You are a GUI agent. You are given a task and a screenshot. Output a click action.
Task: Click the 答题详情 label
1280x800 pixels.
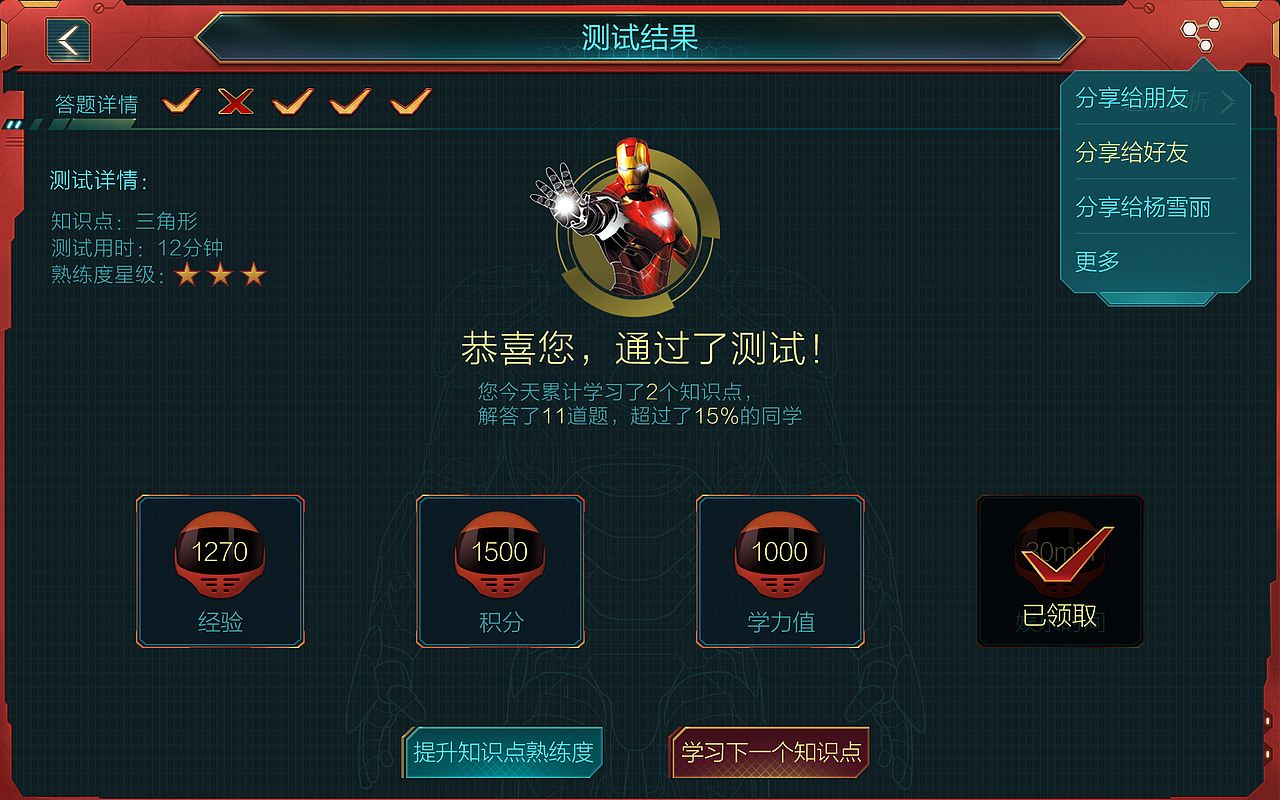(97, 103)
